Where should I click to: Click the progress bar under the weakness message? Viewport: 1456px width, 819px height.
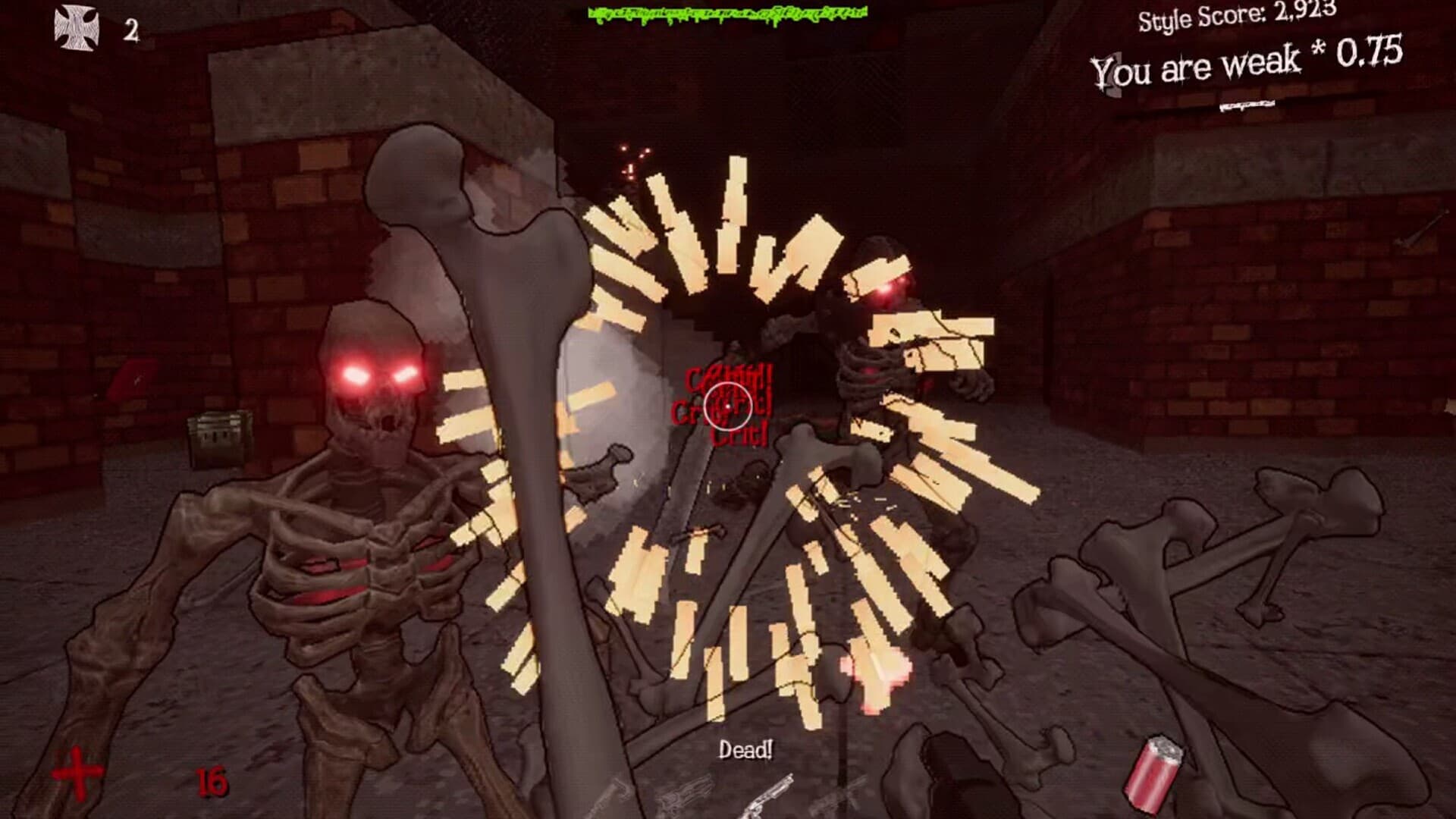[x=1247, y=105]
